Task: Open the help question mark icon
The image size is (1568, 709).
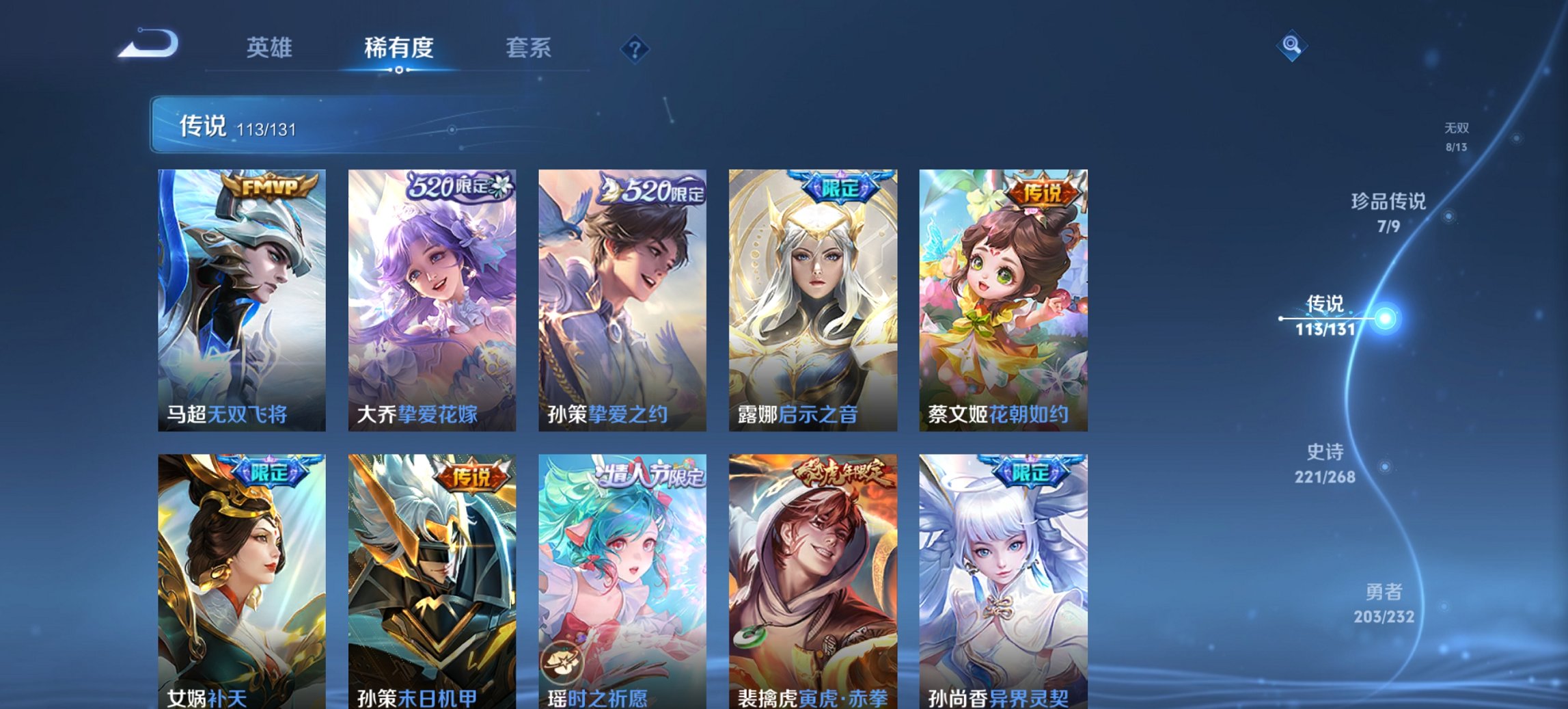Action: click(634, 48)
